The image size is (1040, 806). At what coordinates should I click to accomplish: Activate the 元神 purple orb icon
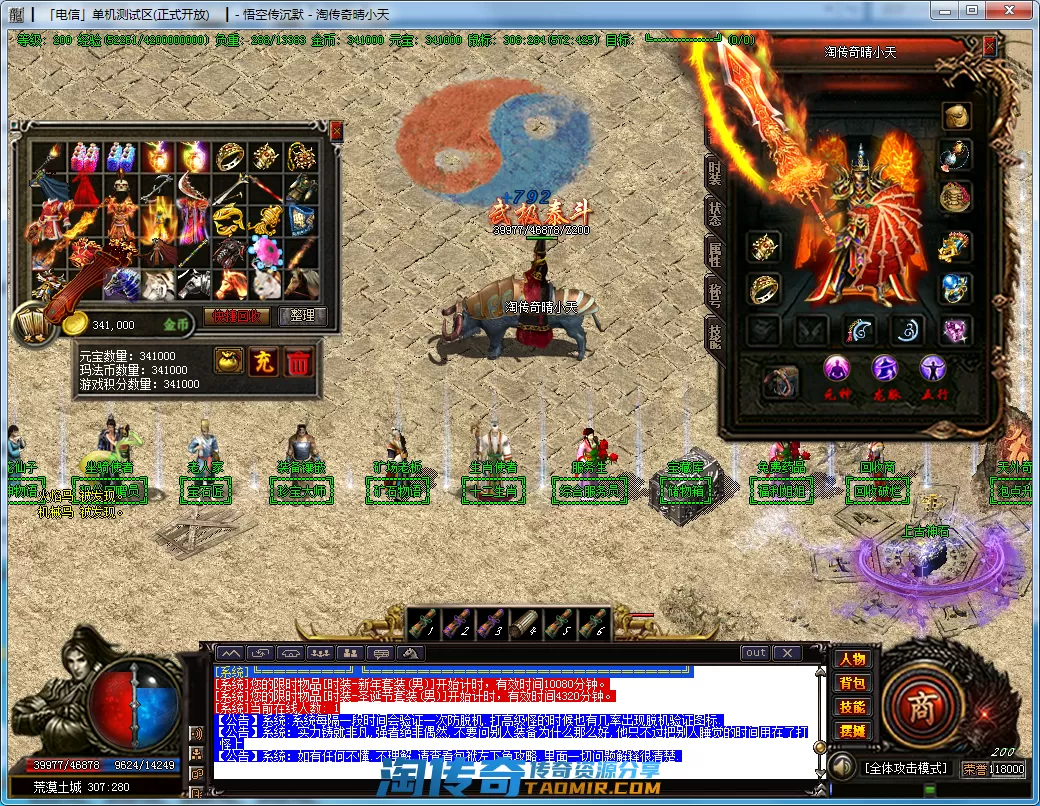point(836,369)
